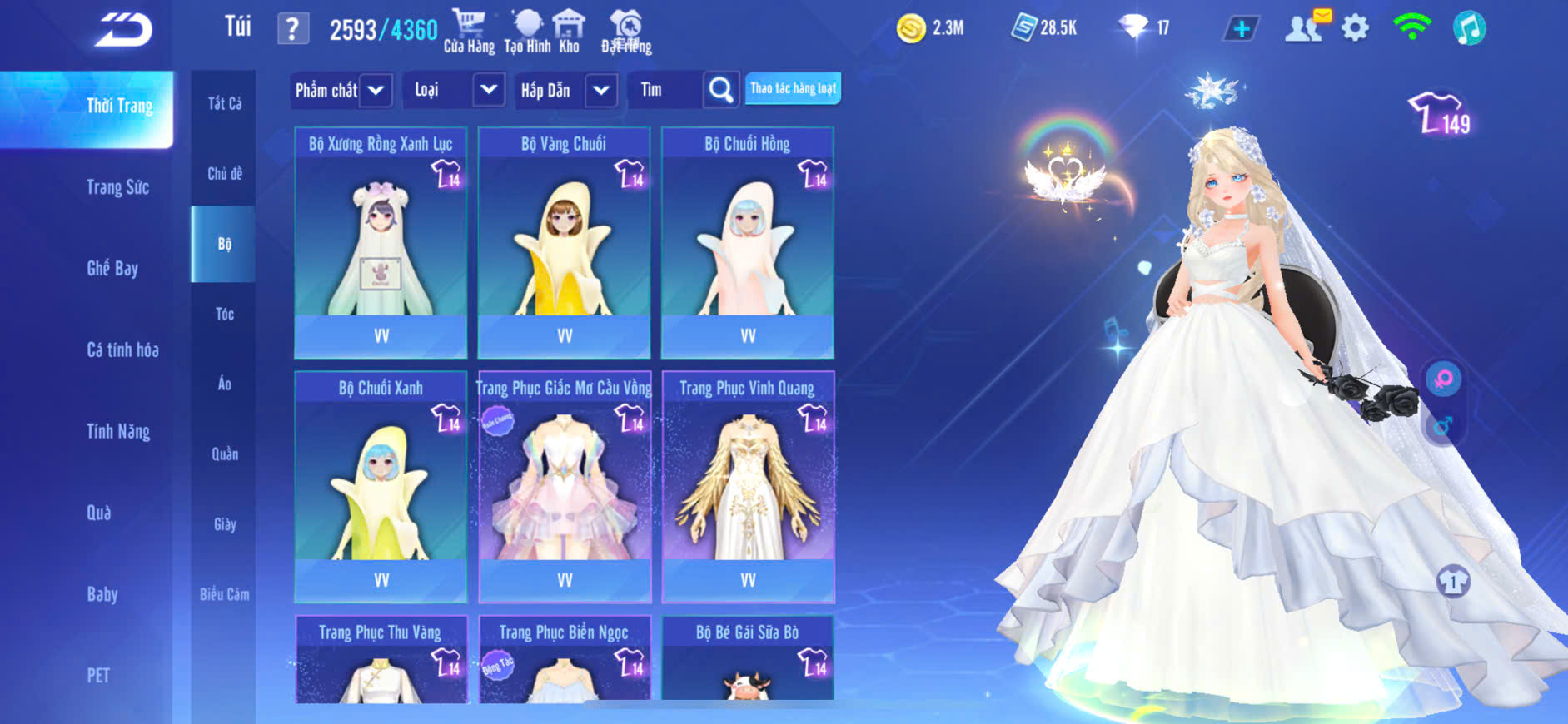Open the Cá tính hóa category
Viewport: 1568px width, 724px height.
coord(122,350)
